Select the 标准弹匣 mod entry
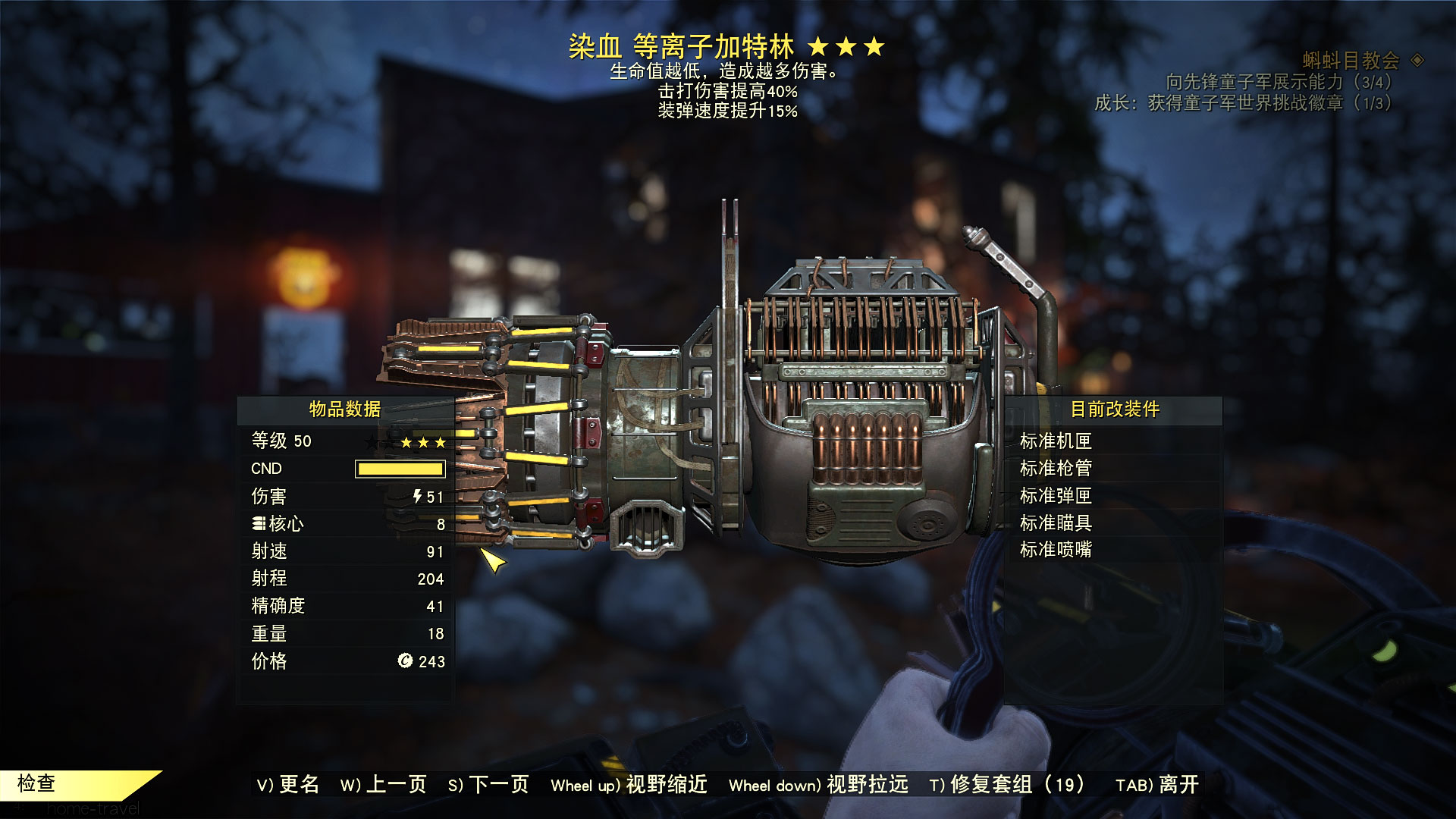The width and height of the screenshot is (1456, 819). point(1056,495)
